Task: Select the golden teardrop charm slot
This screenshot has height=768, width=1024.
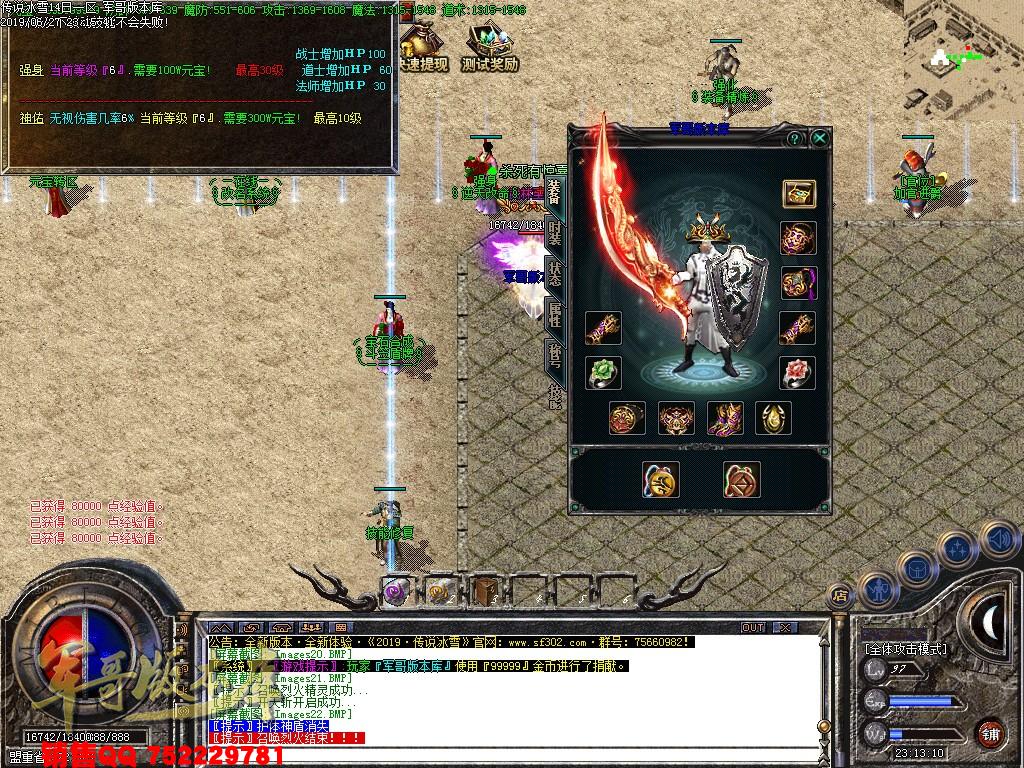Action: (773, 418)
